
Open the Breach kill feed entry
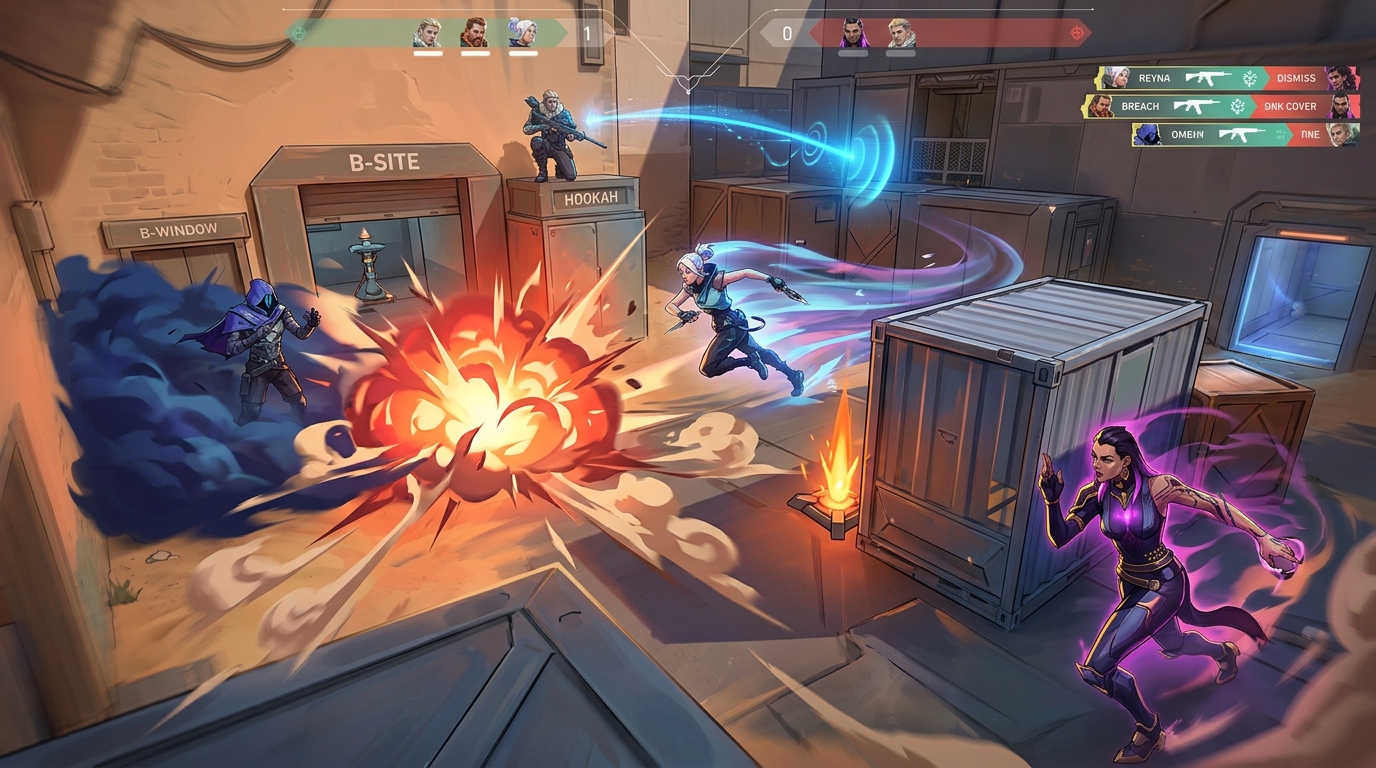tap(1222, 106)
